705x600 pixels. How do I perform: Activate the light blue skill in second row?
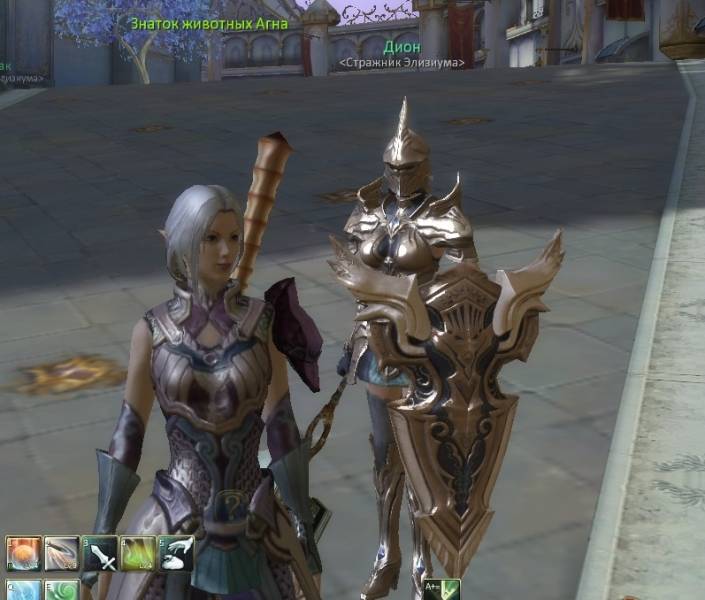(x=22, y=590)
